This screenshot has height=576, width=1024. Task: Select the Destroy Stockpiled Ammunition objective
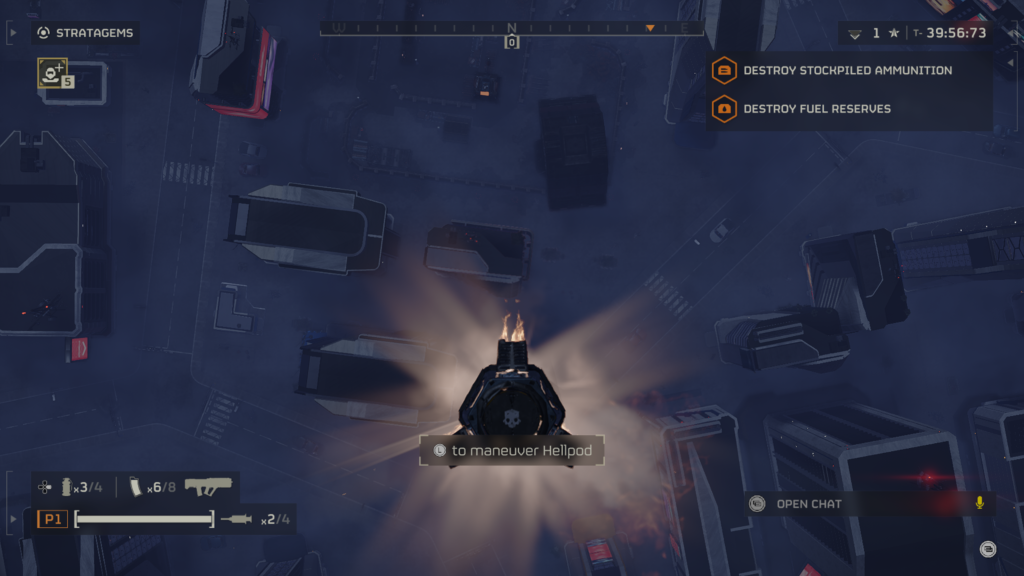pyautogui.click(x=846, y=71)
